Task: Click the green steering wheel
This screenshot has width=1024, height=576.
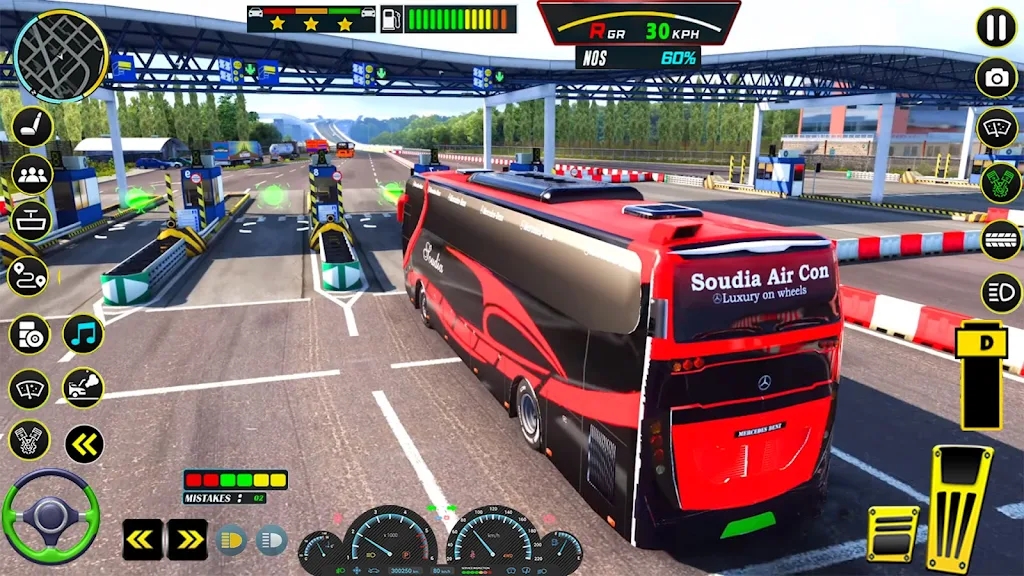Action: (50, 516)
